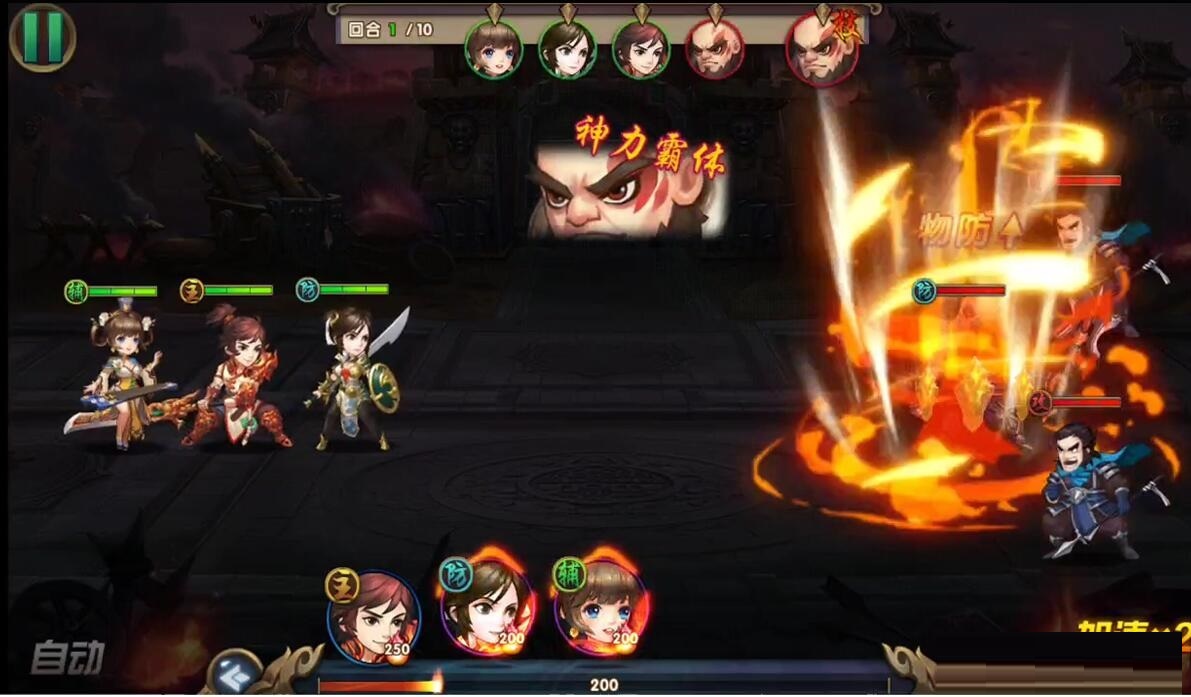The image size is (1191, 697).
Task: Pause the battle with the green pause button
Action: [42, 37]
